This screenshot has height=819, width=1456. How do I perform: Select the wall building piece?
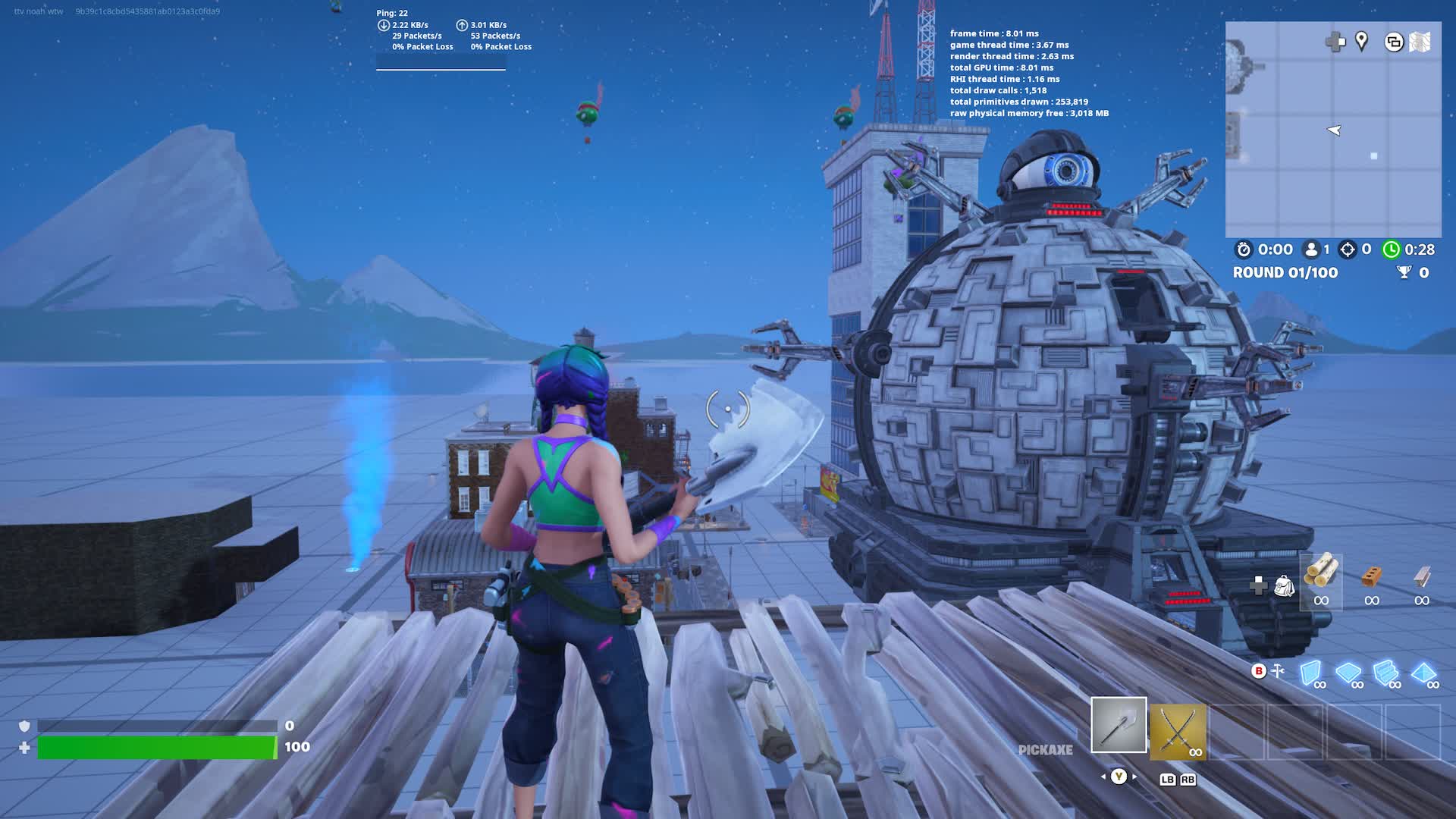point(1310,672)
